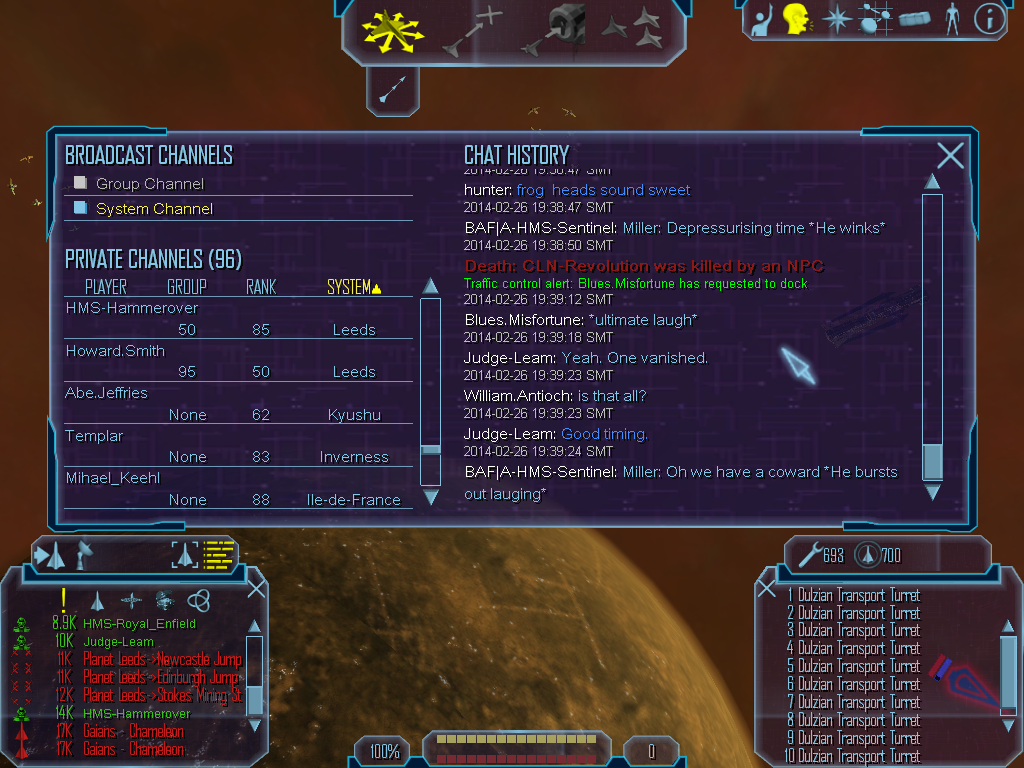Image resolution: width=1024 pixels, height=768 pixels.
Task: Select the Group Channel broadcast option
Action: tap(149, 184)
